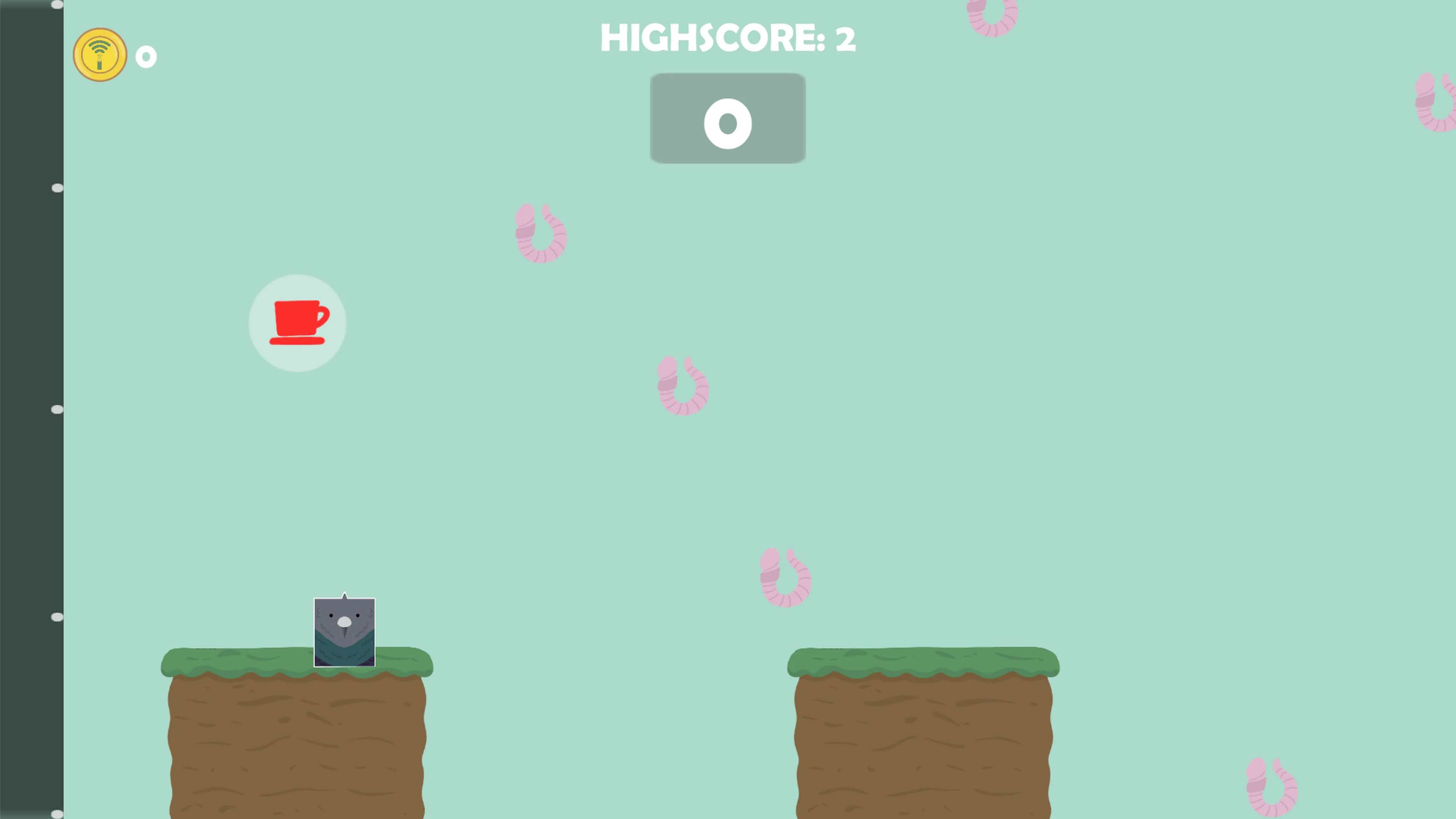Click the dark sidebar panel
1456x819 pixels.
pyautogui.click(x=28, y=395)
